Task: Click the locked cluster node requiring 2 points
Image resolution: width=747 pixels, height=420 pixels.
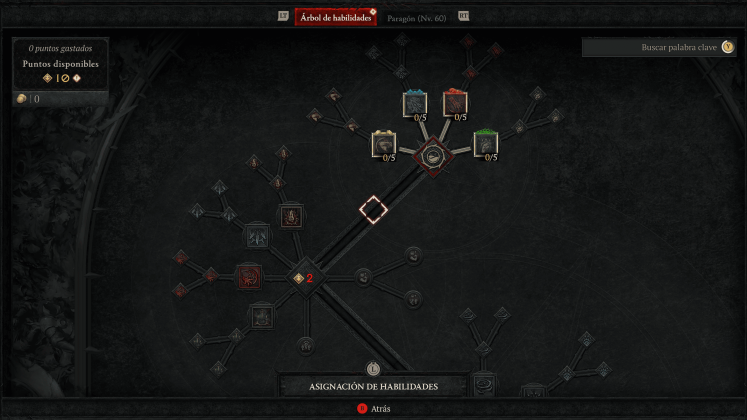Action: (301, 278)
